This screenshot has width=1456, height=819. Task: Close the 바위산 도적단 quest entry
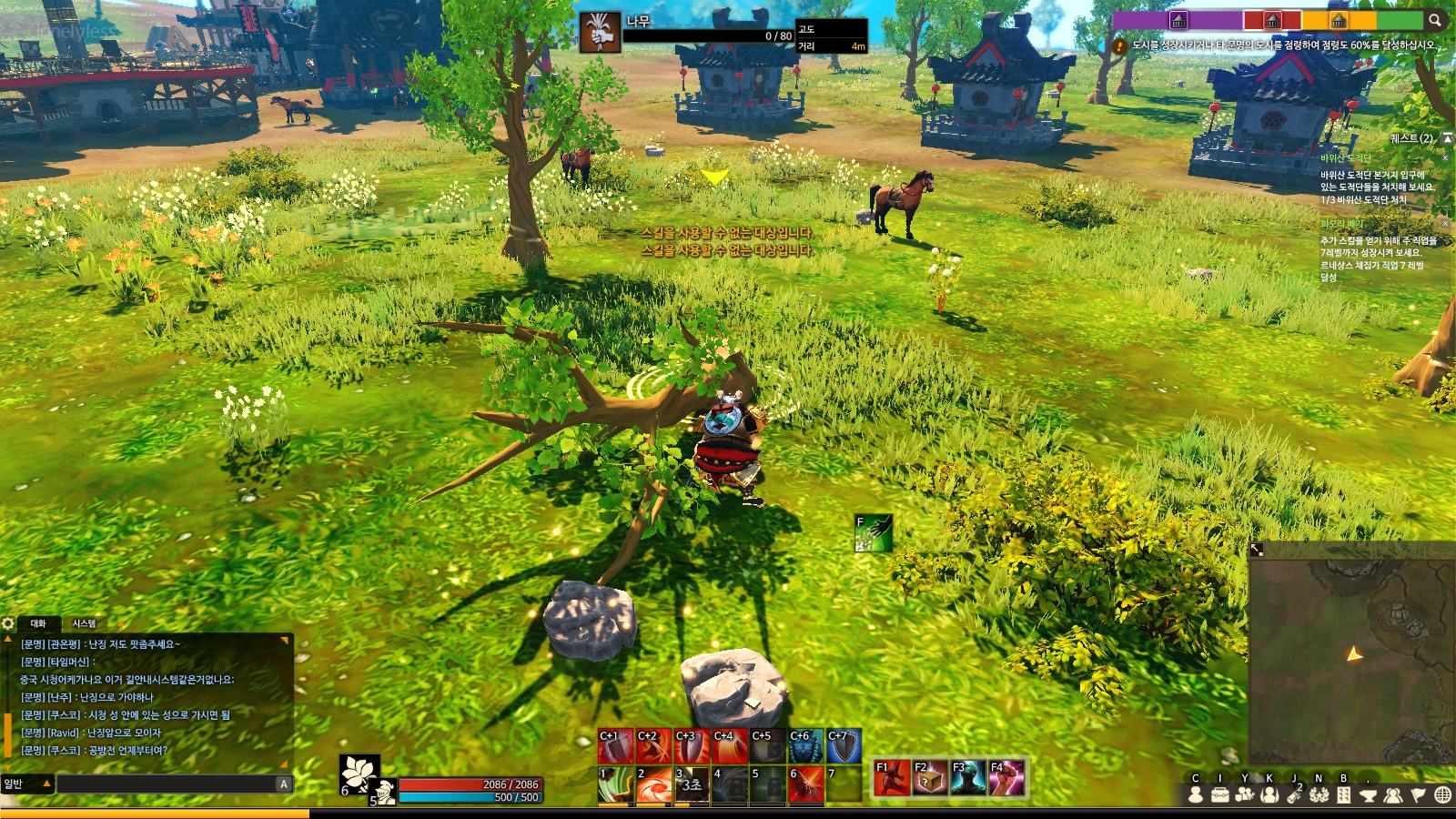(x=1445, y=158)
